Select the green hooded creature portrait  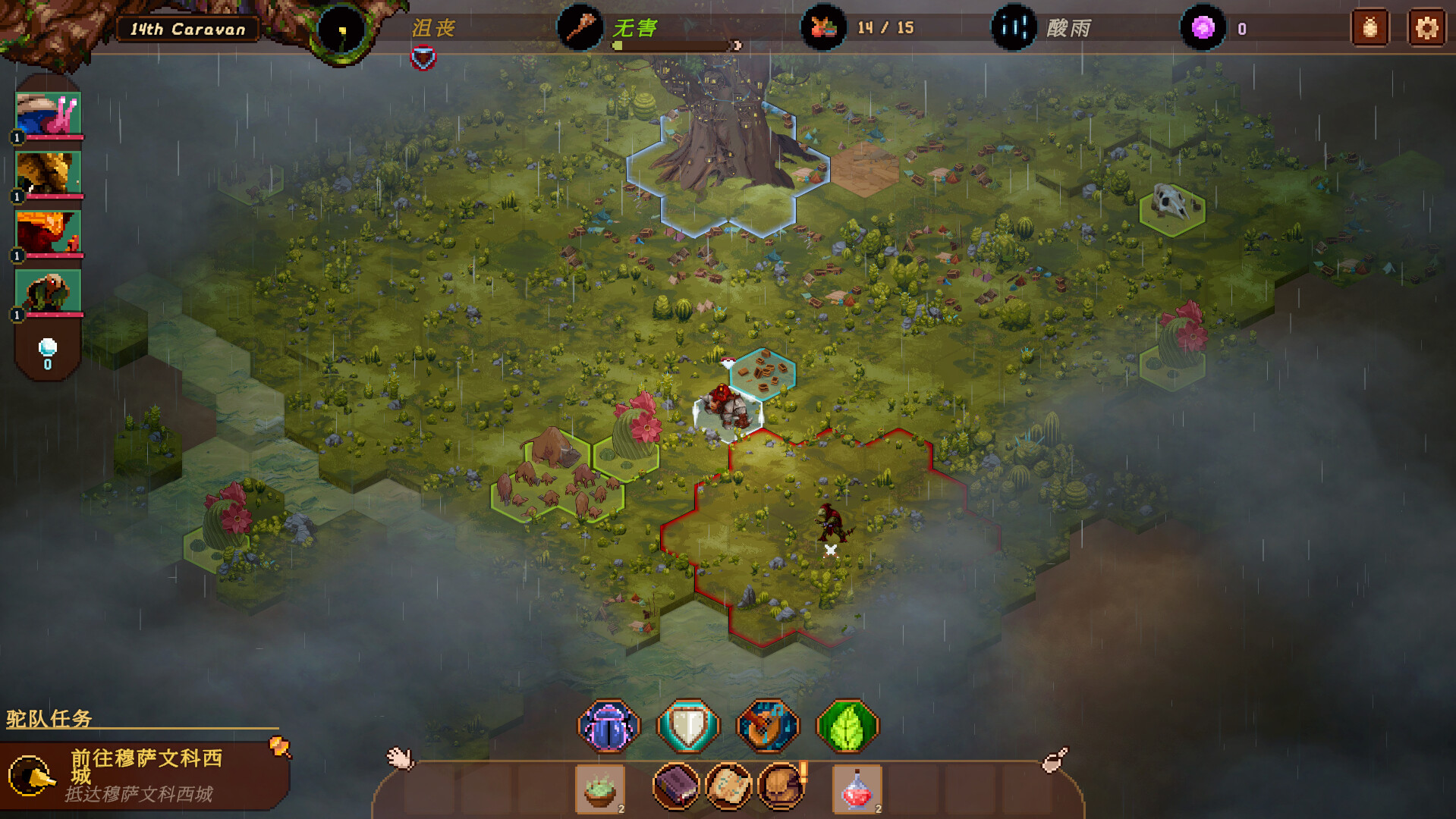coord(49,291)
